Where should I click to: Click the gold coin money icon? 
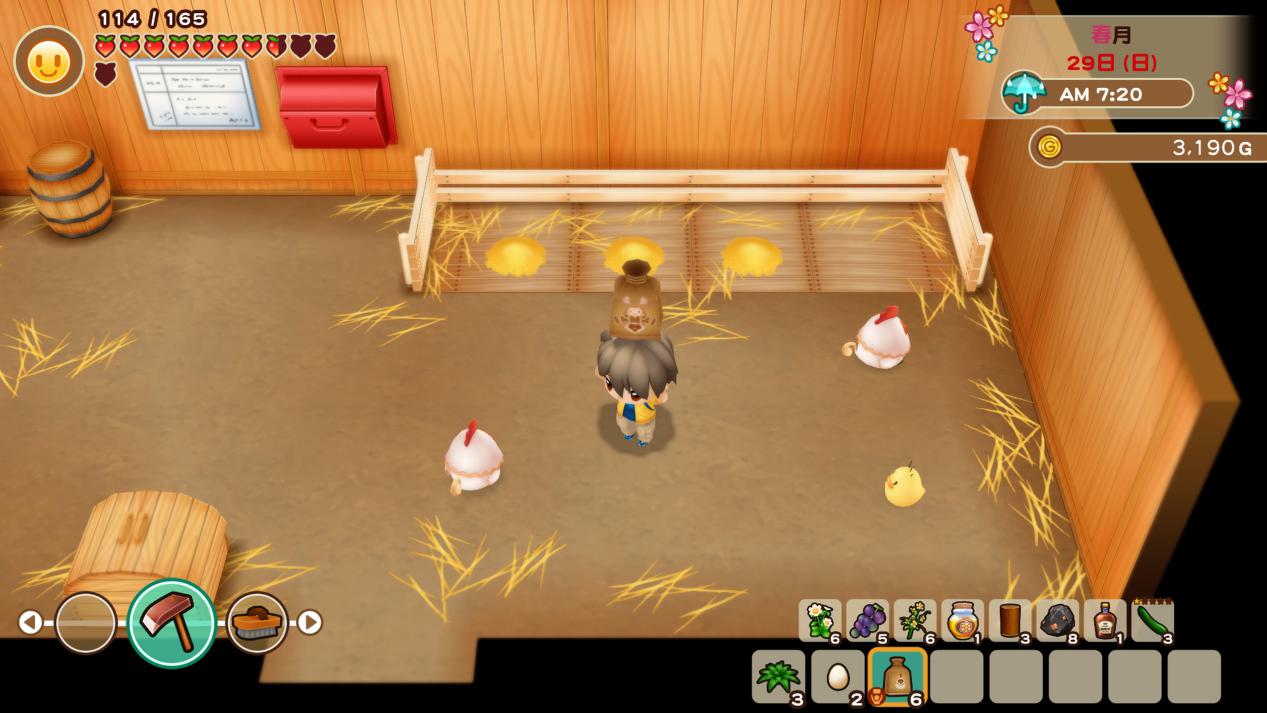tap(1049, 148)
